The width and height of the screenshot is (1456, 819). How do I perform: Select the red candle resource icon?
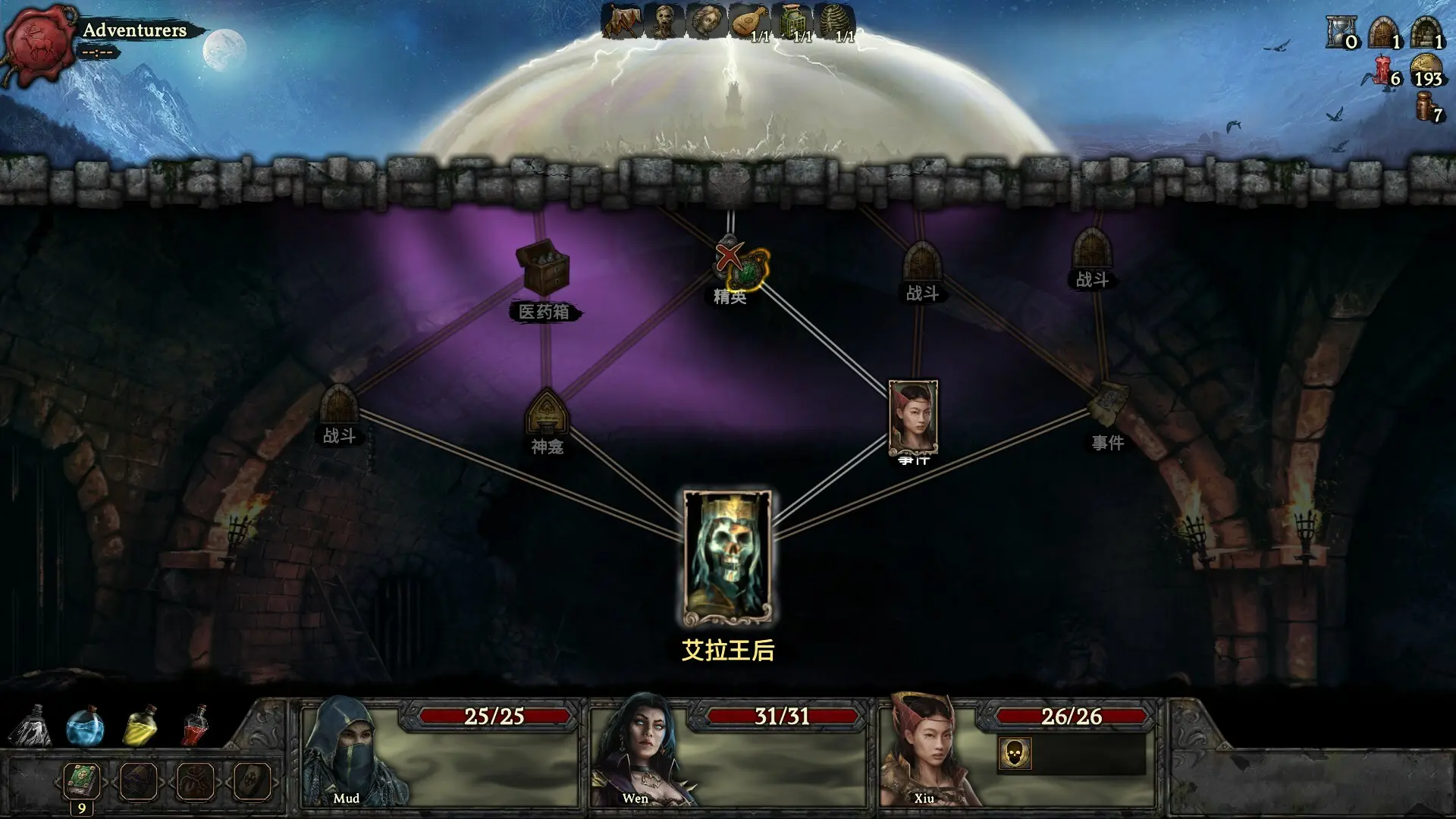[1382, 70]
